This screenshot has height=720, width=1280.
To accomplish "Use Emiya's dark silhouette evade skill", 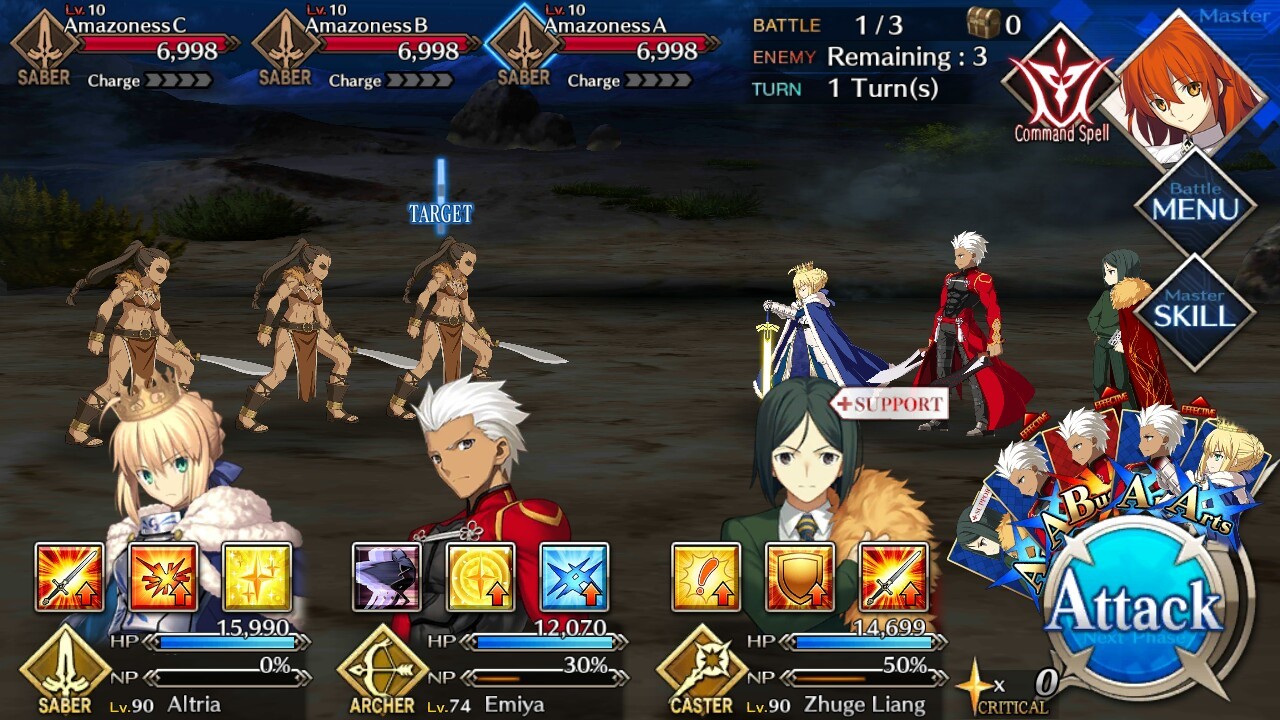I will (x=387, y=577).
